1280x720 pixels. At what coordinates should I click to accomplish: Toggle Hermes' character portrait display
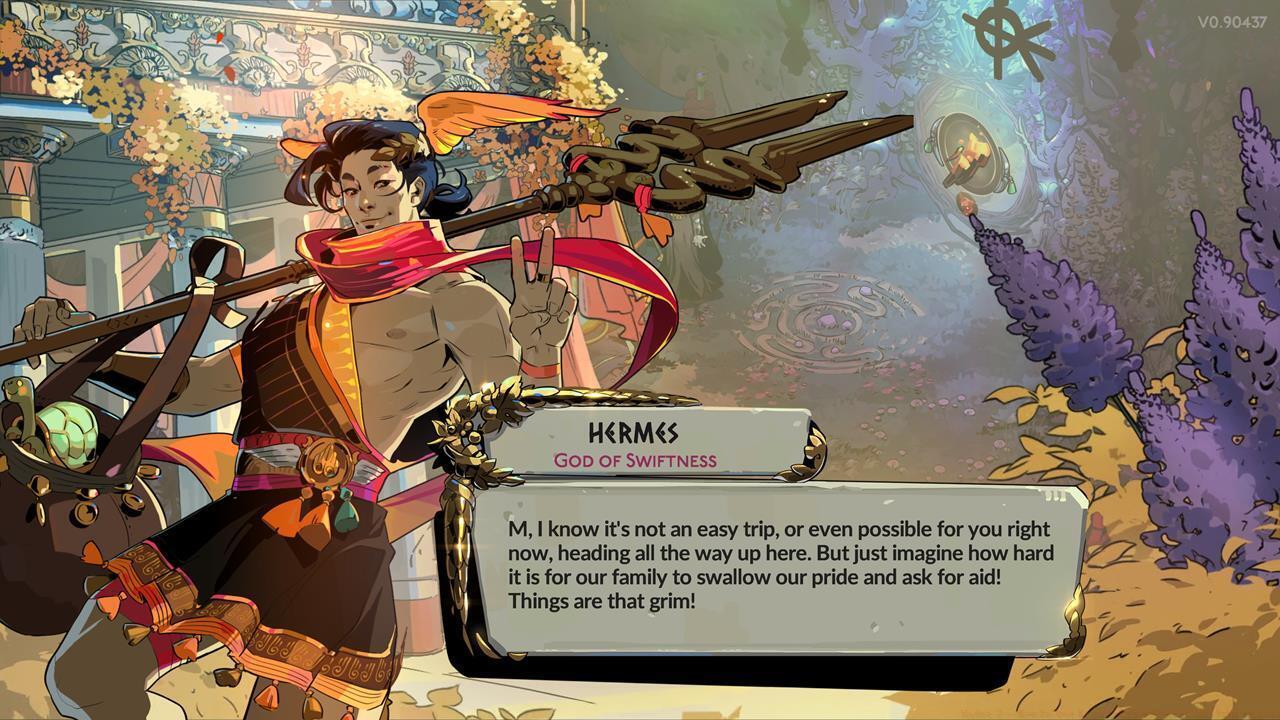point(350,350)
